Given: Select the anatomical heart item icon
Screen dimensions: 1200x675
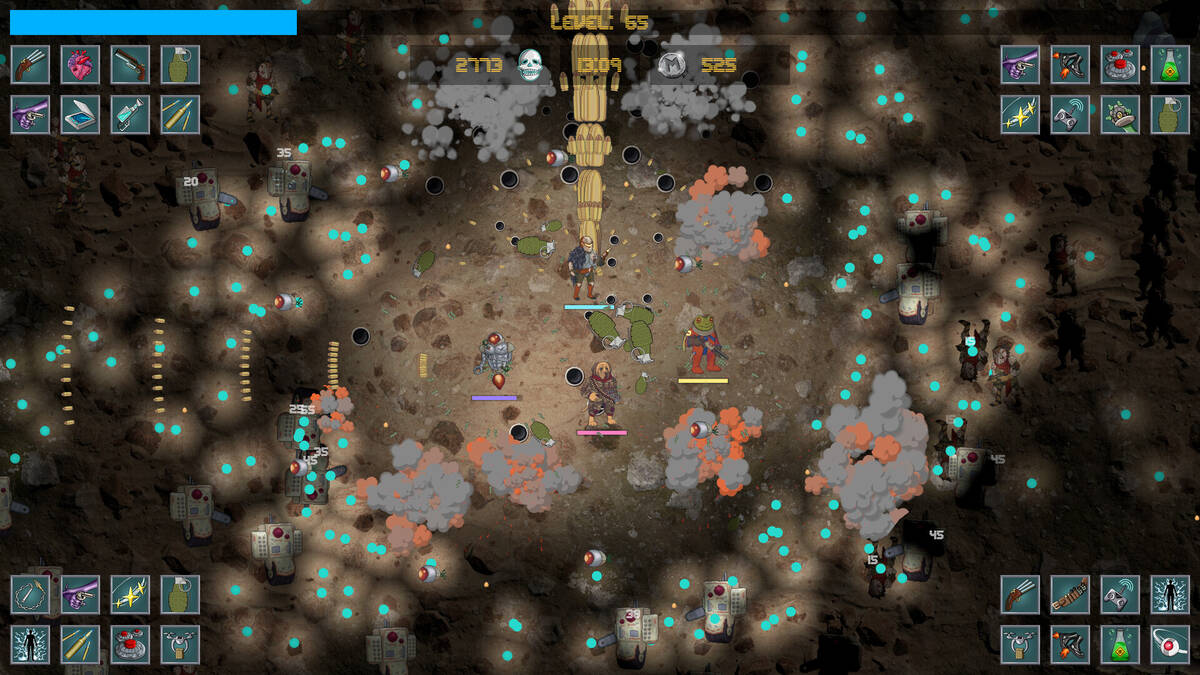Looking at the screenshot, I should pyautogui.click(x=80, y=64).
